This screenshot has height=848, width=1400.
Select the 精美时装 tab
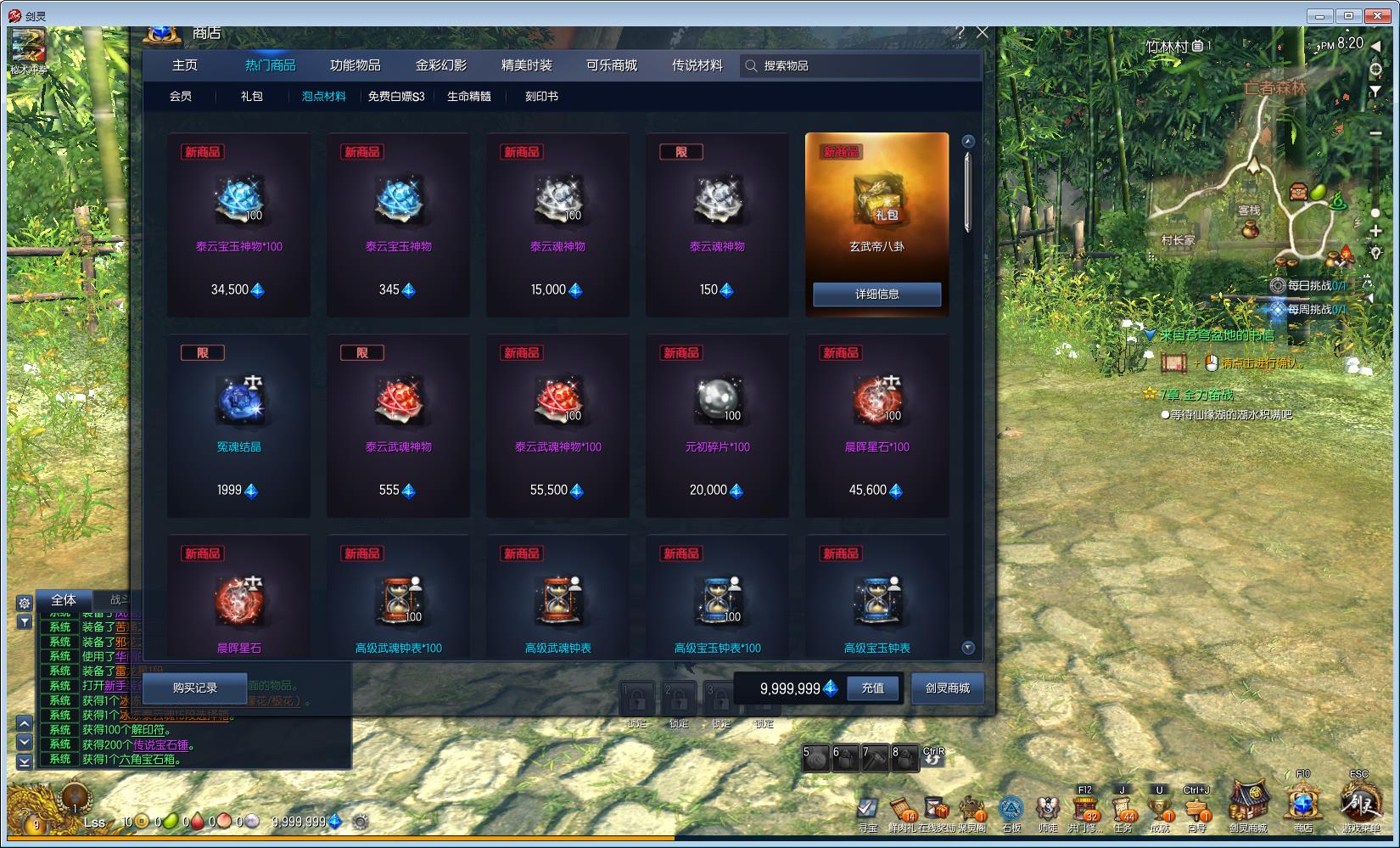tap(526, 65)
